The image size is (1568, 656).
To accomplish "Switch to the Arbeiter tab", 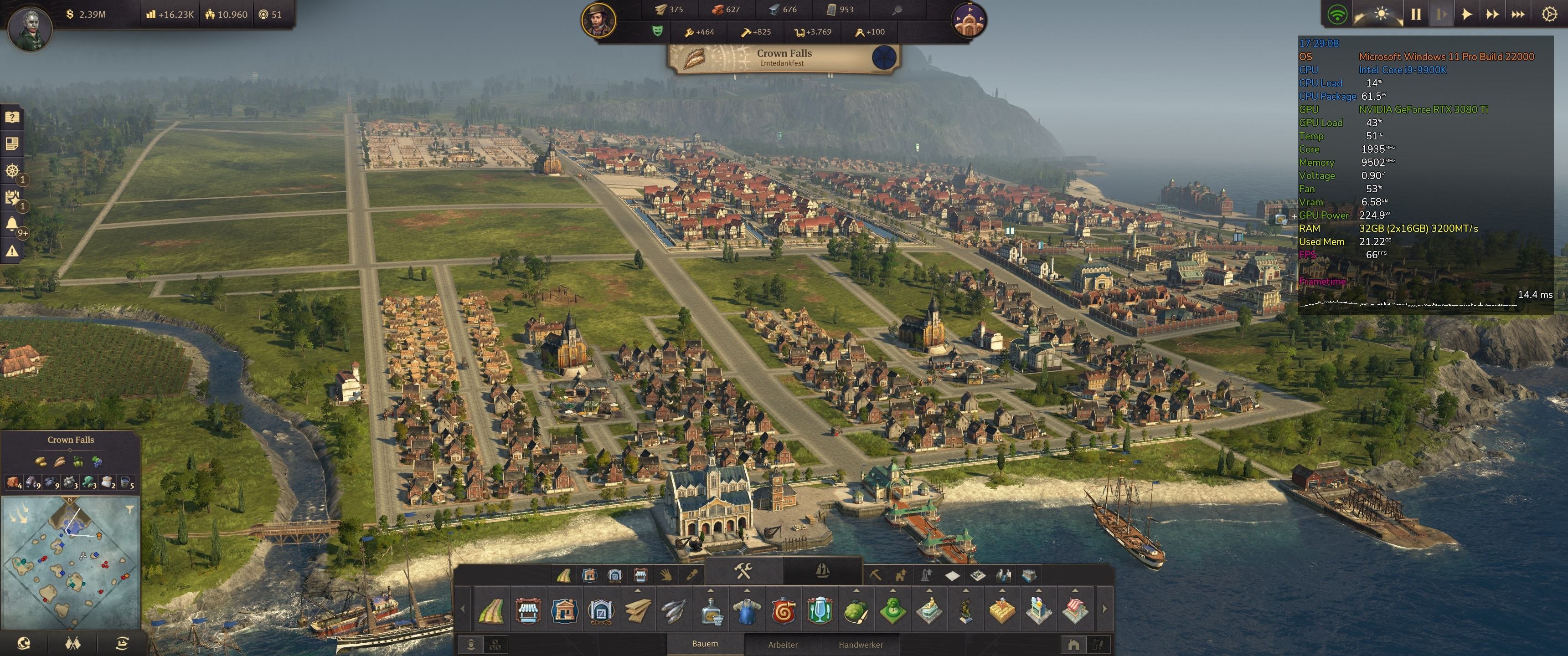I will pos(783,645).
